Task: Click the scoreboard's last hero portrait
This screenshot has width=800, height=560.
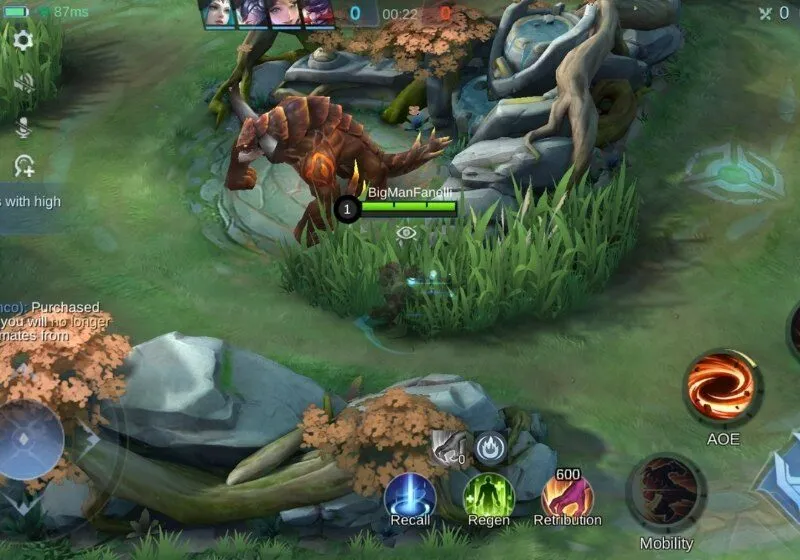Action: pos(318,13)
